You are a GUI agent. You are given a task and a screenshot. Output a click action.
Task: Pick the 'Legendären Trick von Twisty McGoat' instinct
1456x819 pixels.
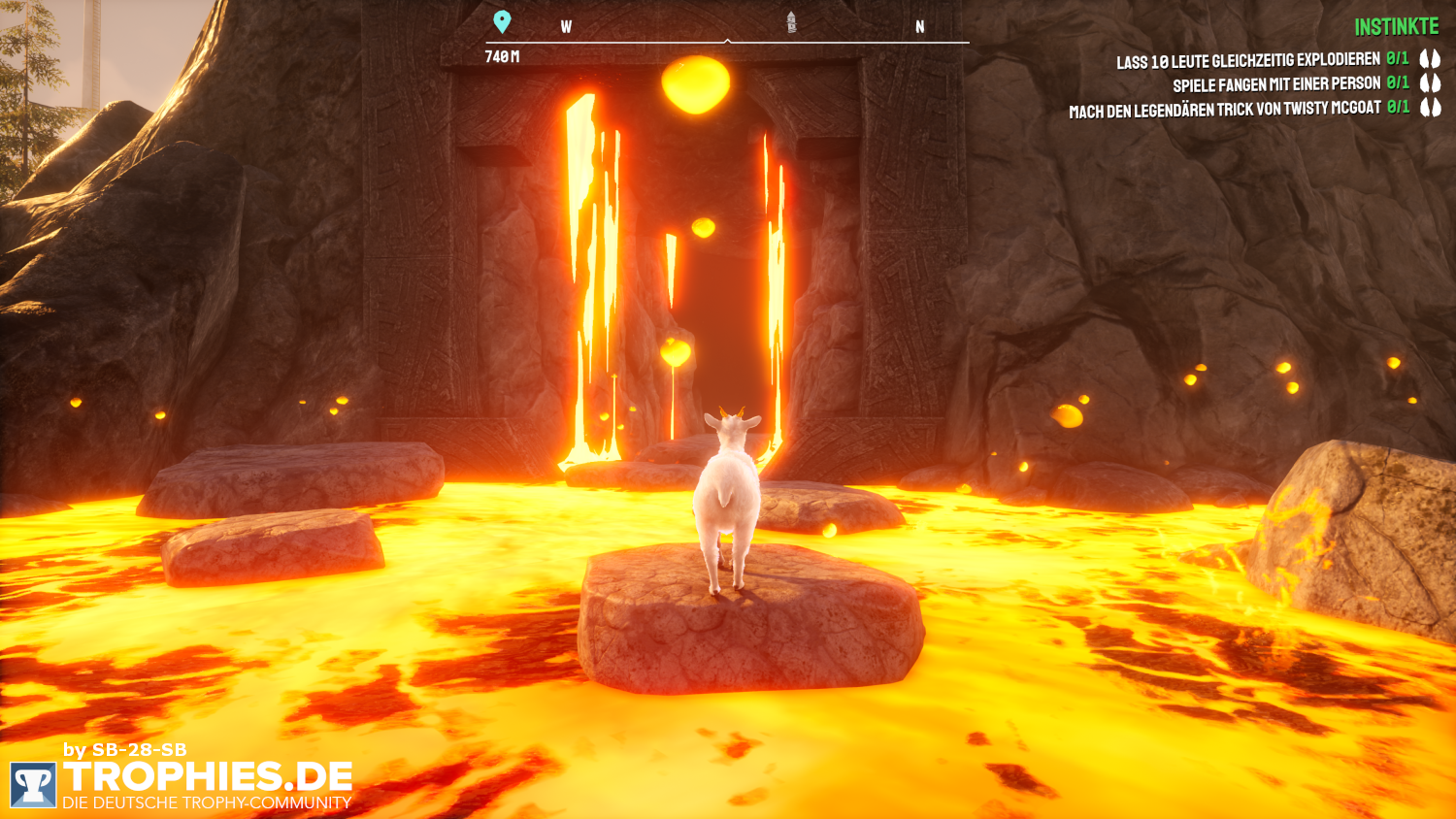(x=1224, y=111)
